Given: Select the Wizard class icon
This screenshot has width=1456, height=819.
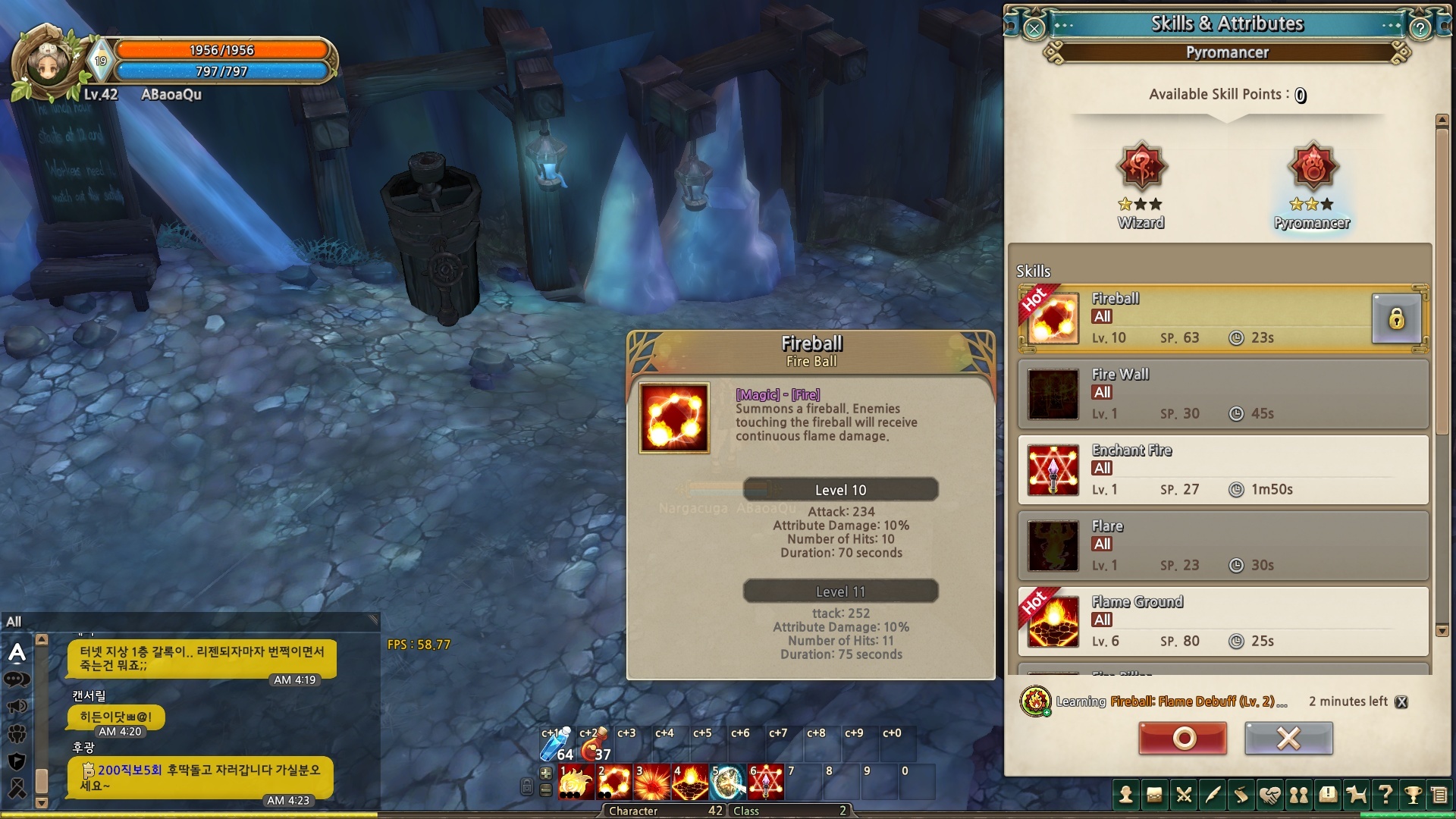Looking at the screenshot, I should pos(1141,168).
